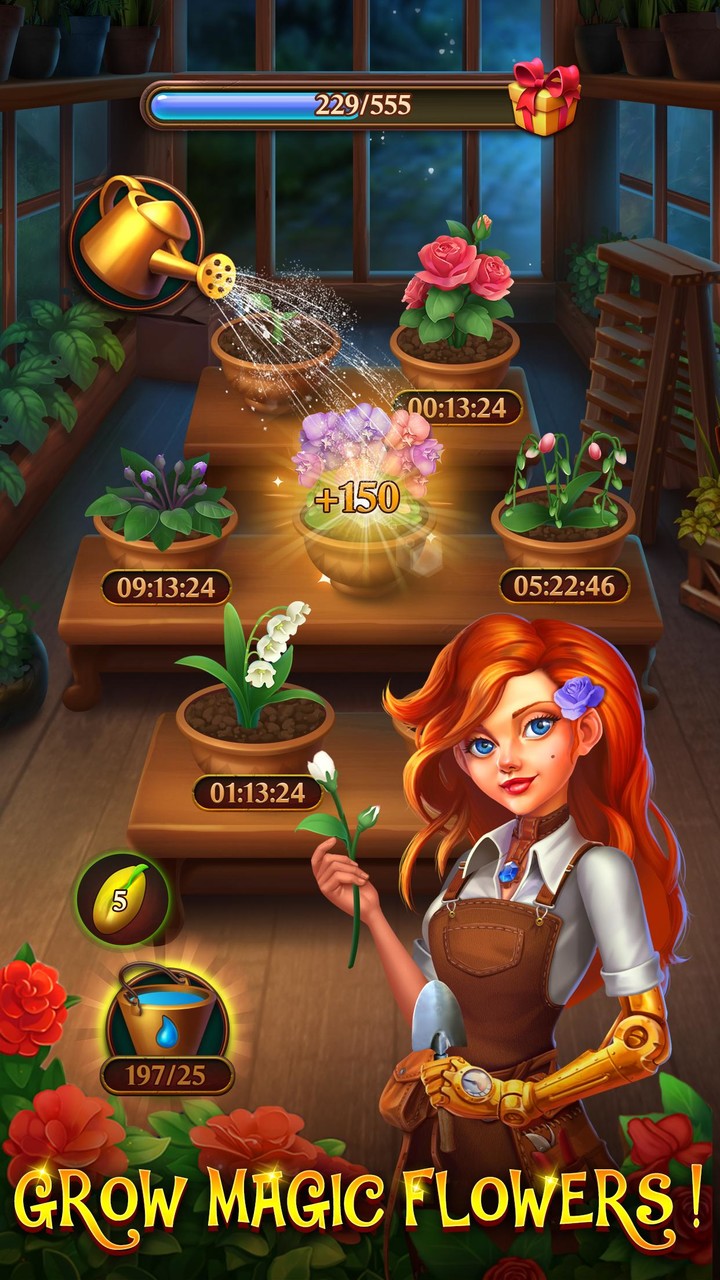Select the rose pot with 00:13:24 timer
The width and height of the screenshot is (720, 1280).
pos(455,320)
